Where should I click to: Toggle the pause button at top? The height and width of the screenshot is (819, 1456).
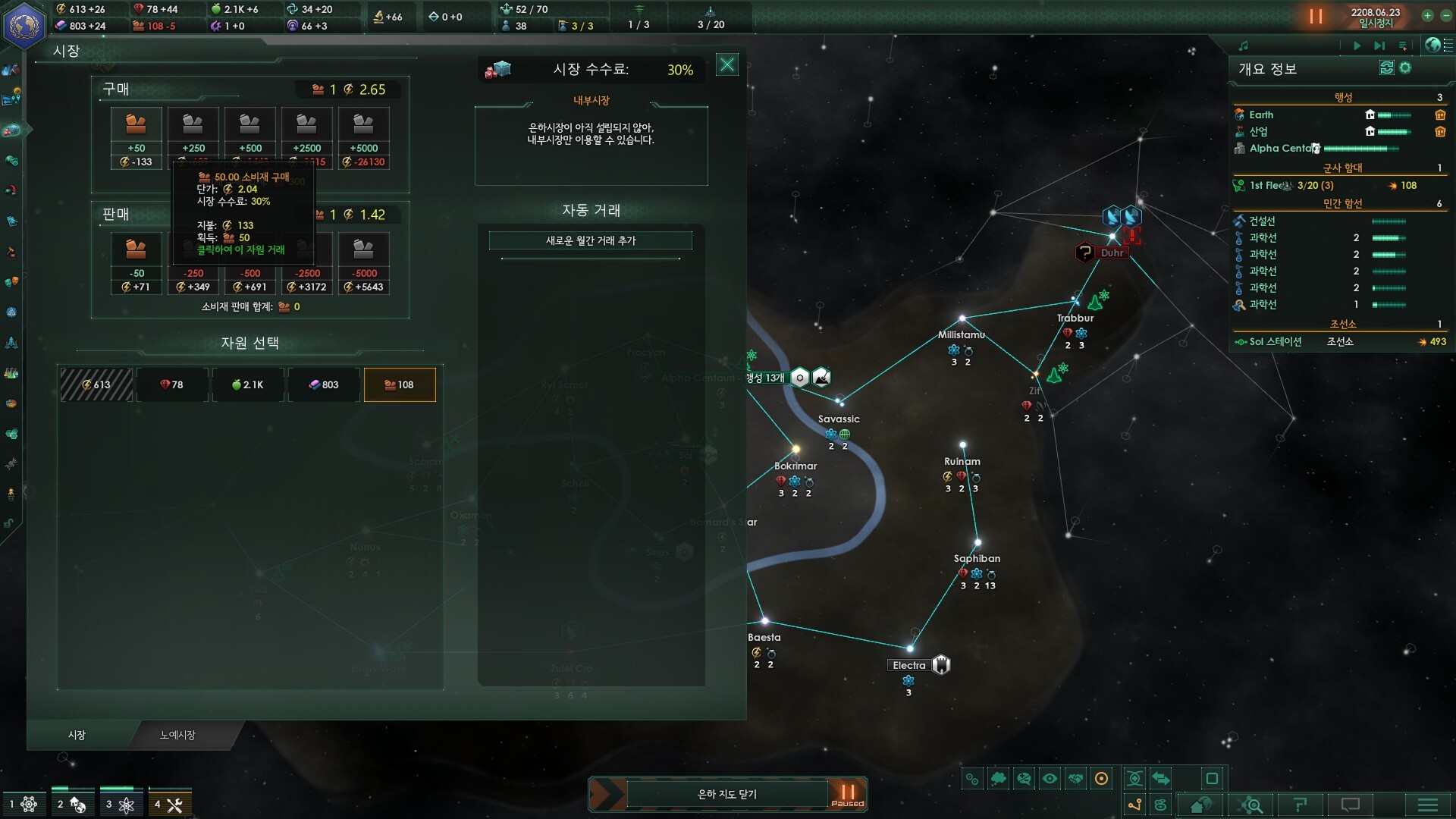(x=1316, y=16)
